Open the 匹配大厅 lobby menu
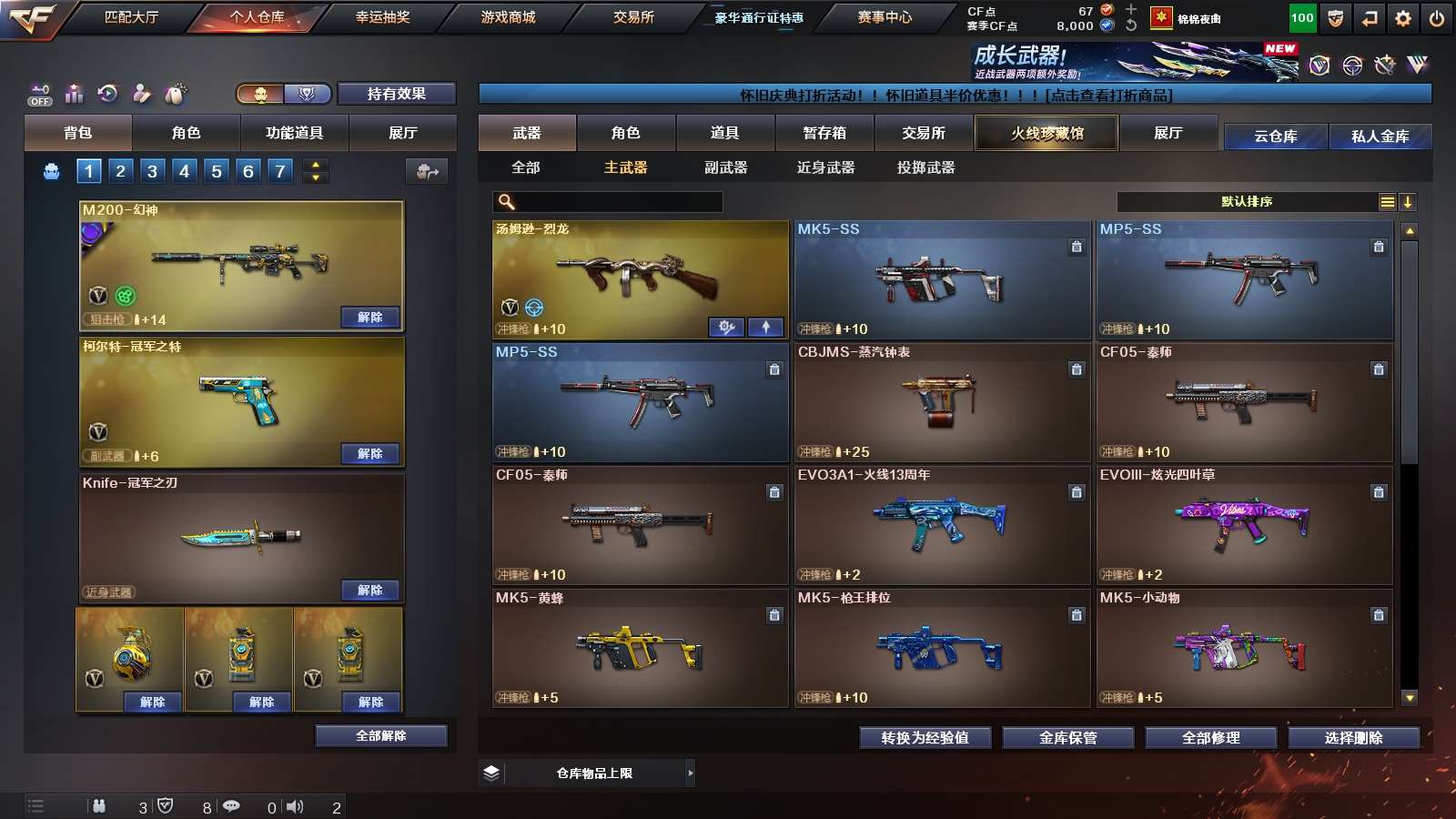This screenshot has height=819, width=1456. [x=131, y=17]
